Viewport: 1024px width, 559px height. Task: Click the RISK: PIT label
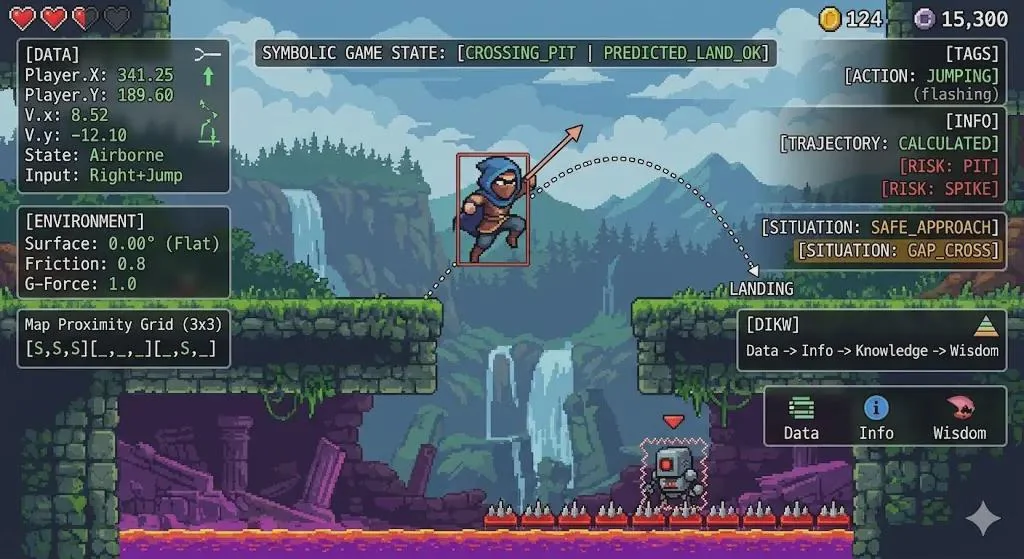[x=948, y=166]
